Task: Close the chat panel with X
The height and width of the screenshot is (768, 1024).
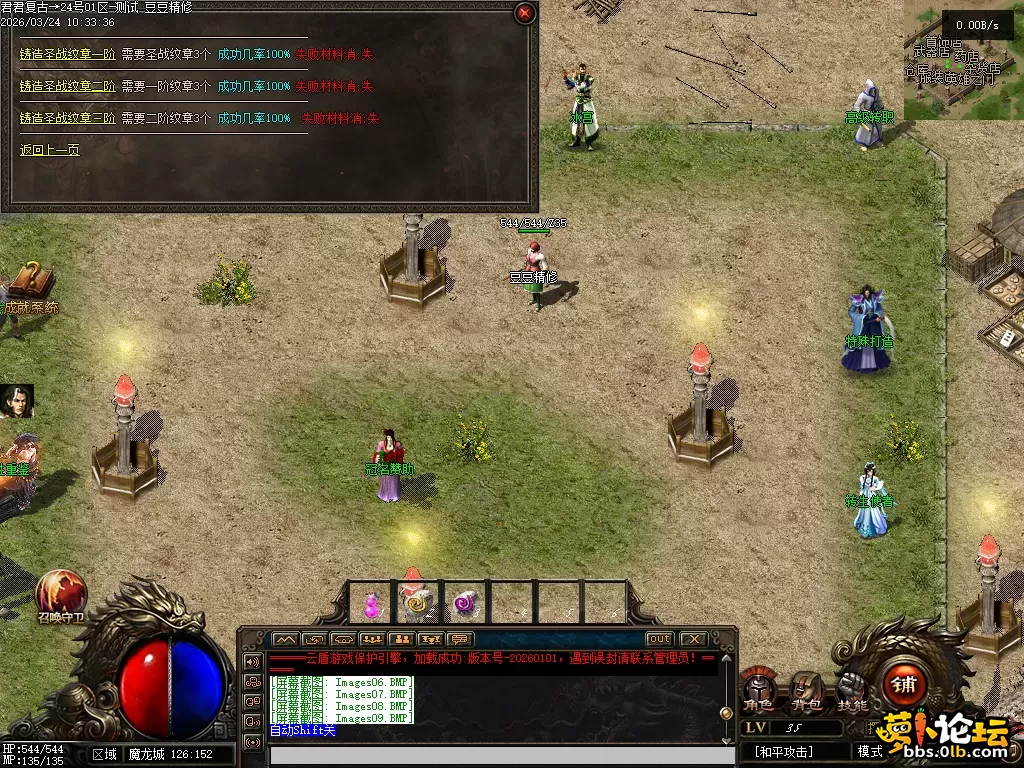Action: 692,639
